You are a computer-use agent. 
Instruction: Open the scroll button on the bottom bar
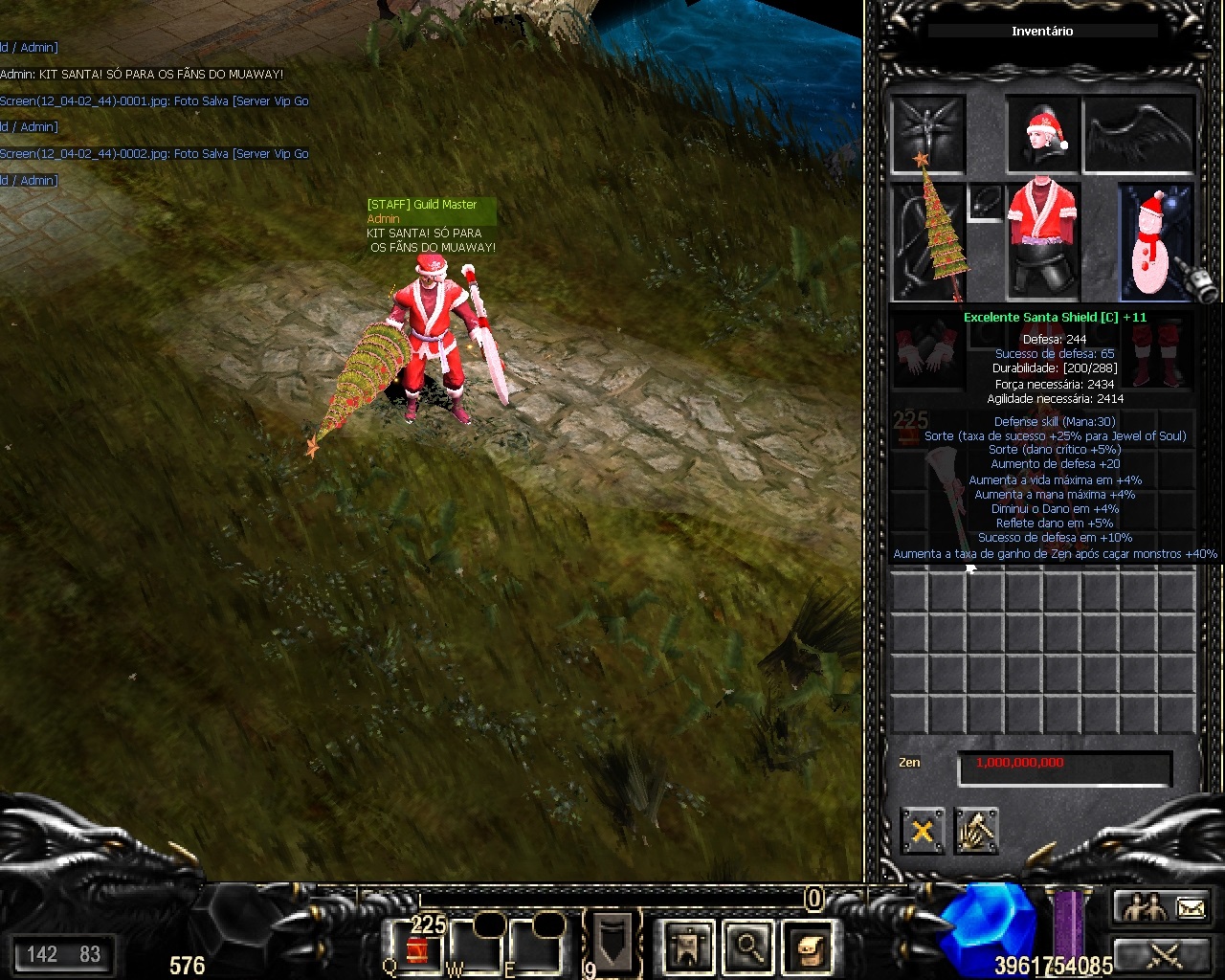click(808, 947)
